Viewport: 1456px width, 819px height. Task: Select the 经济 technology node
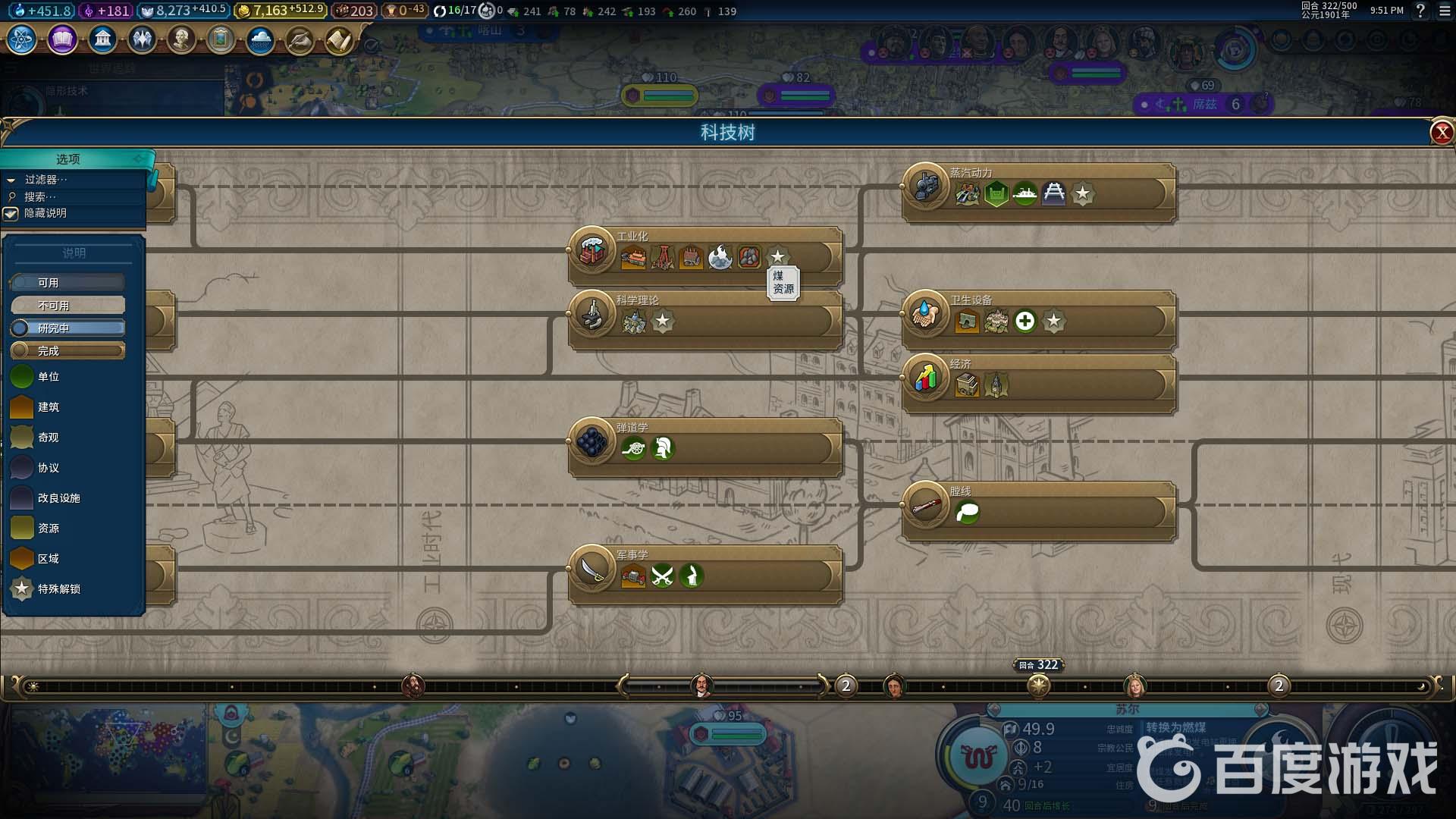pos(926,378)
